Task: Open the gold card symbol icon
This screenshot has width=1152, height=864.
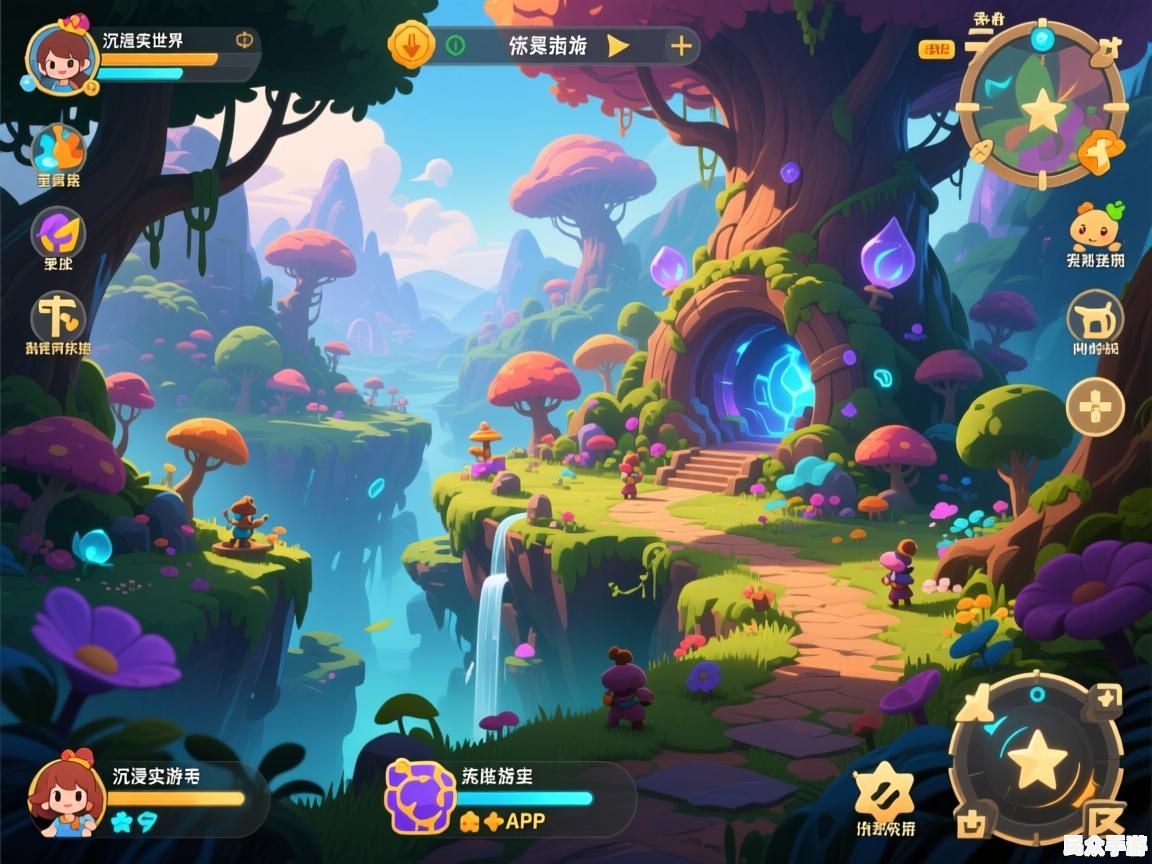Action: click(58, 317)
